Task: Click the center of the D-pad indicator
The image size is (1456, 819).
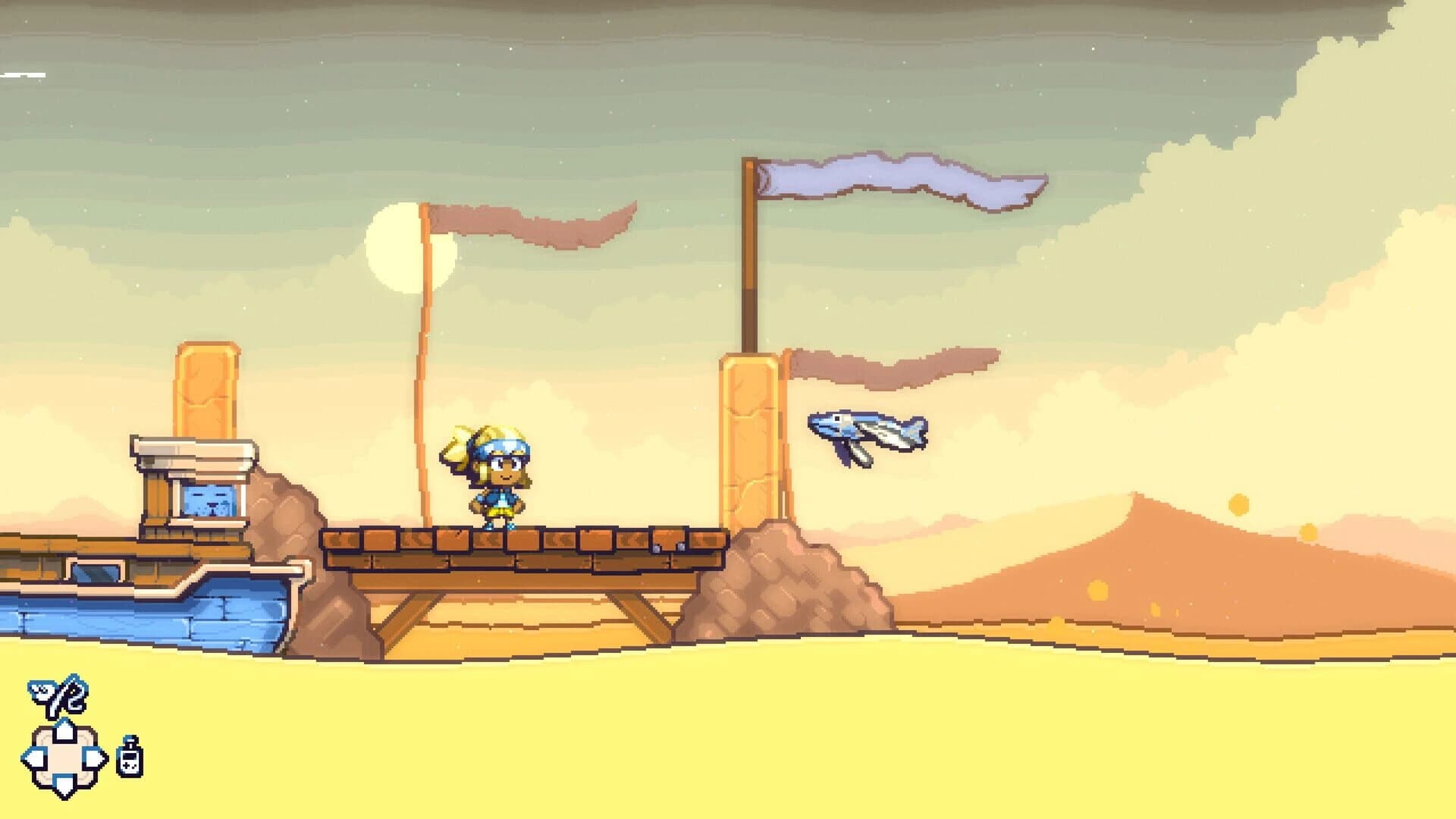Action: (x=62, y=756)
